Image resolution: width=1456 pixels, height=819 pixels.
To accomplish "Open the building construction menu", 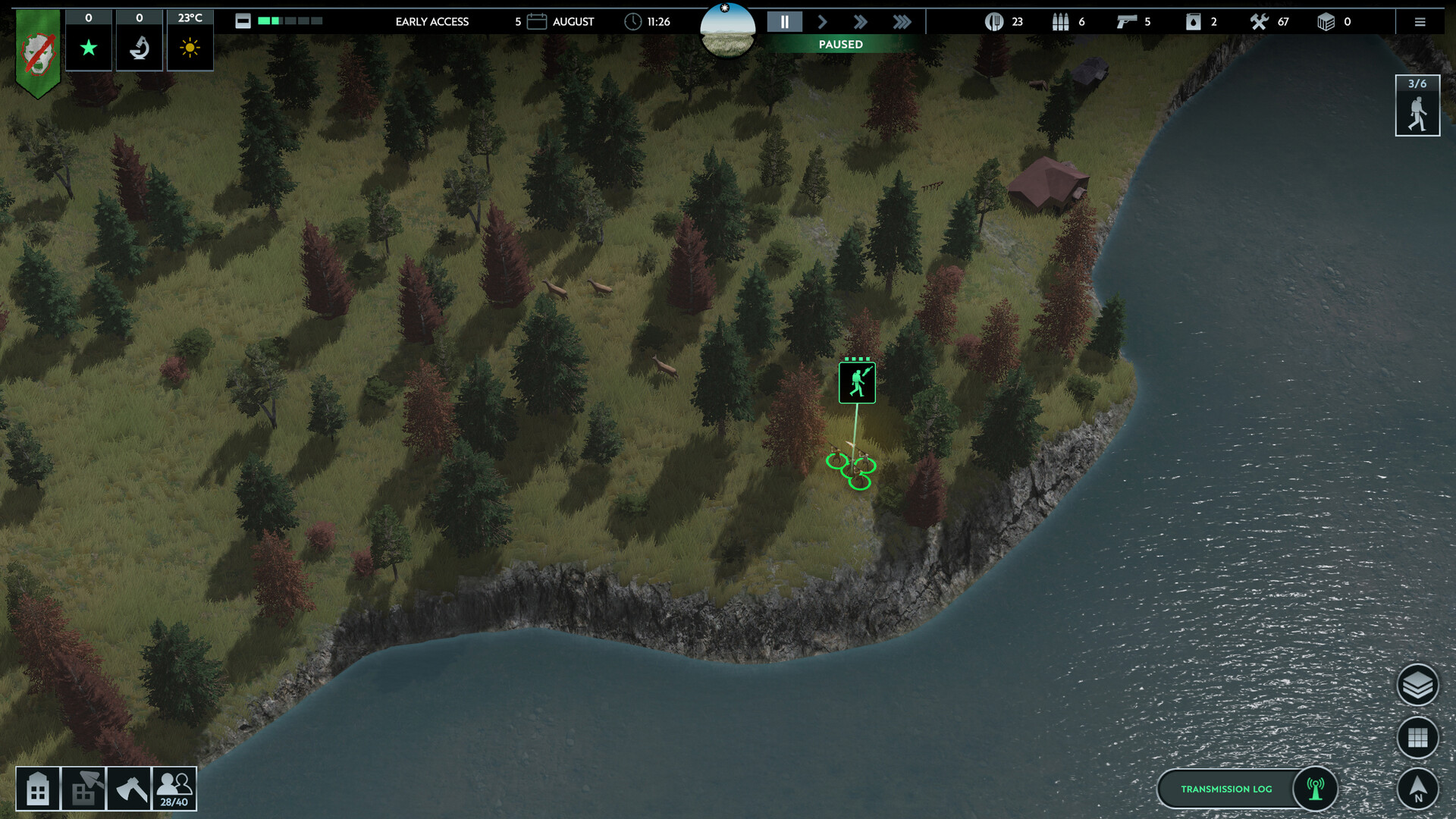I will (37, 789).
